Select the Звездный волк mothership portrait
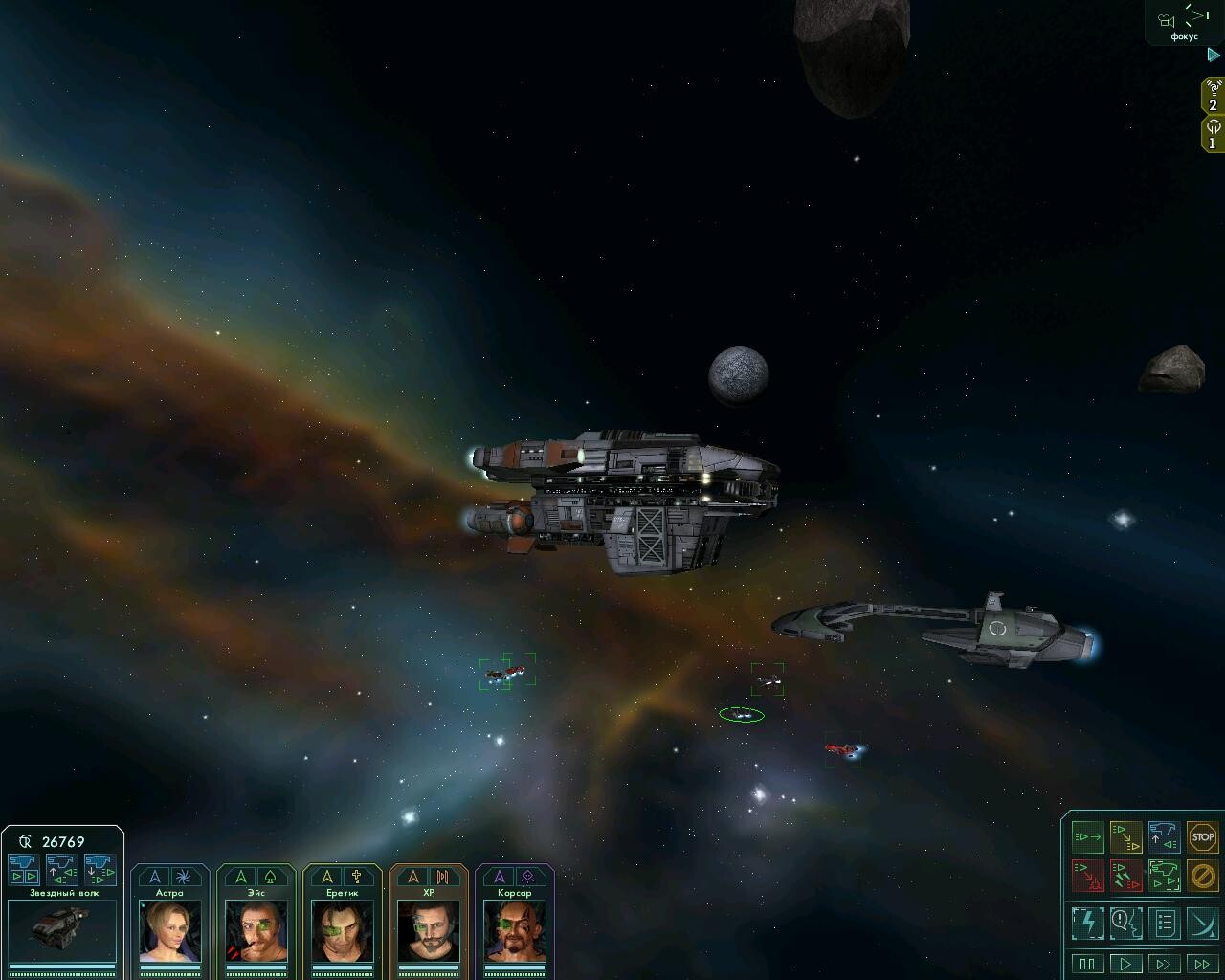1225x980 pixels. point(62,930)
